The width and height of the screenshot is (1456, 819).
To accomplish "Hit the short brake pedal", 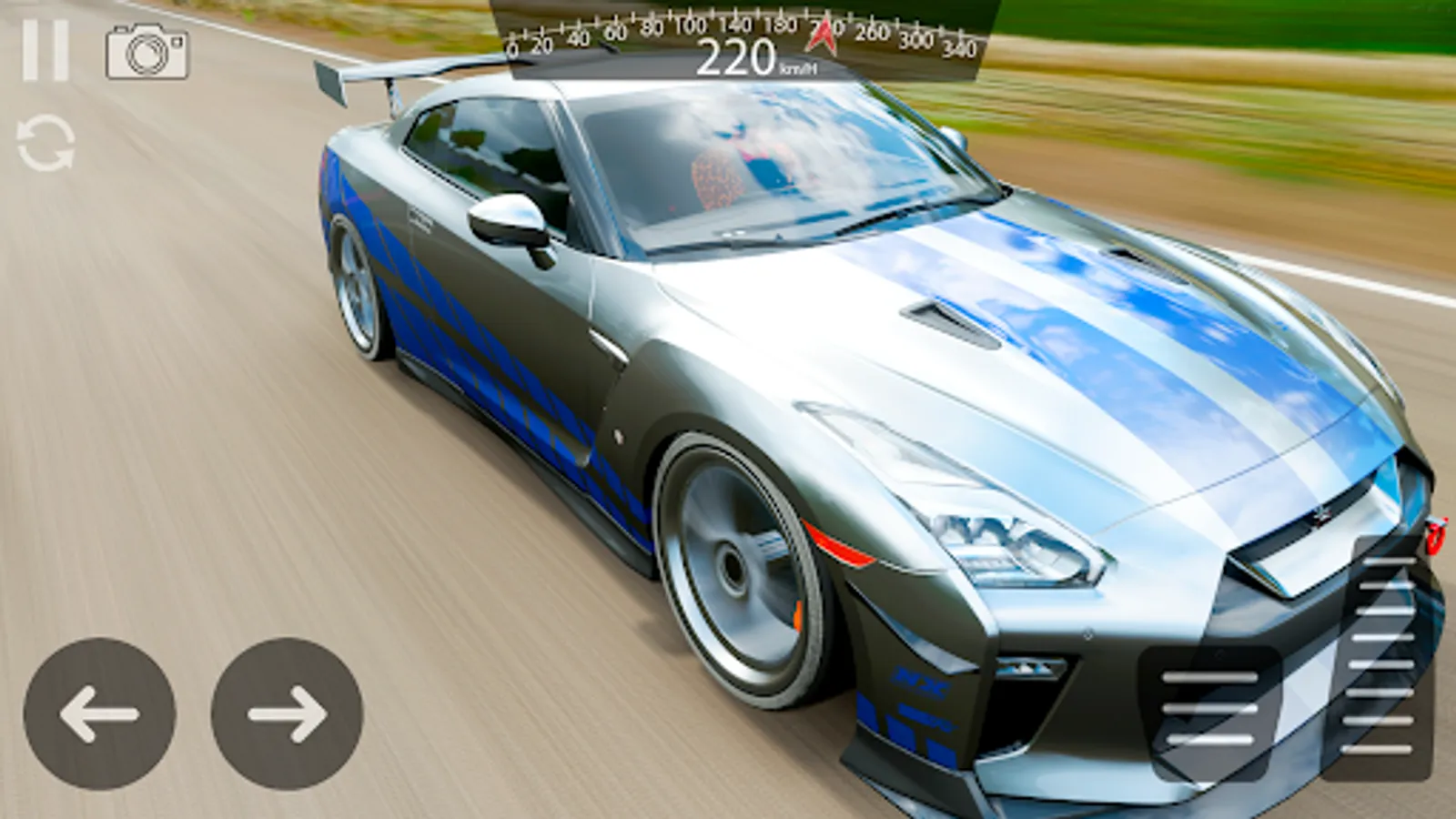I will click(x=1210, y=712).
